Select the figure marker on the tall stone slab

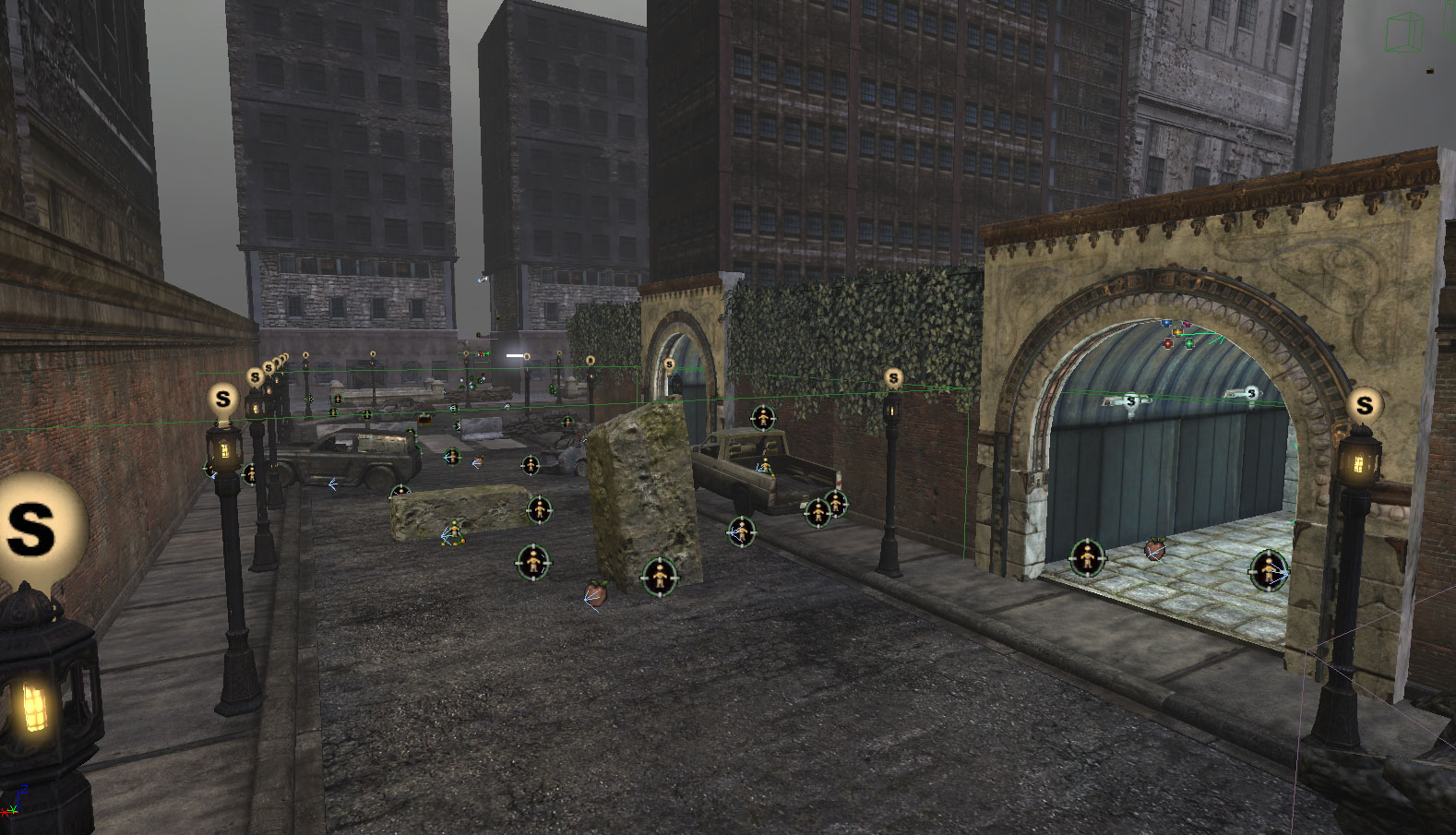(659, 577)
